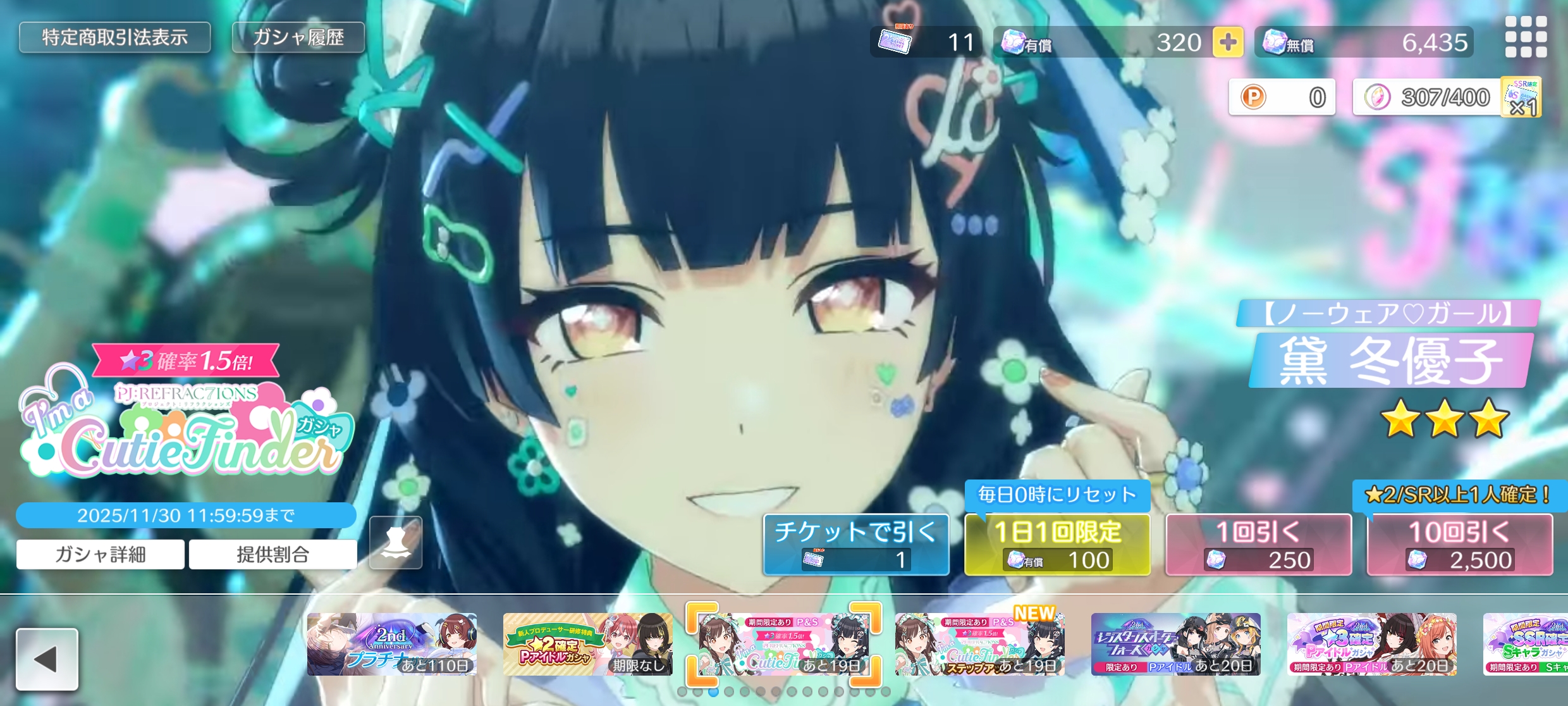Open the レジスタンスオーダーフォース gacha banner
Screen dimensions: 1568x706
point(1175,644)
